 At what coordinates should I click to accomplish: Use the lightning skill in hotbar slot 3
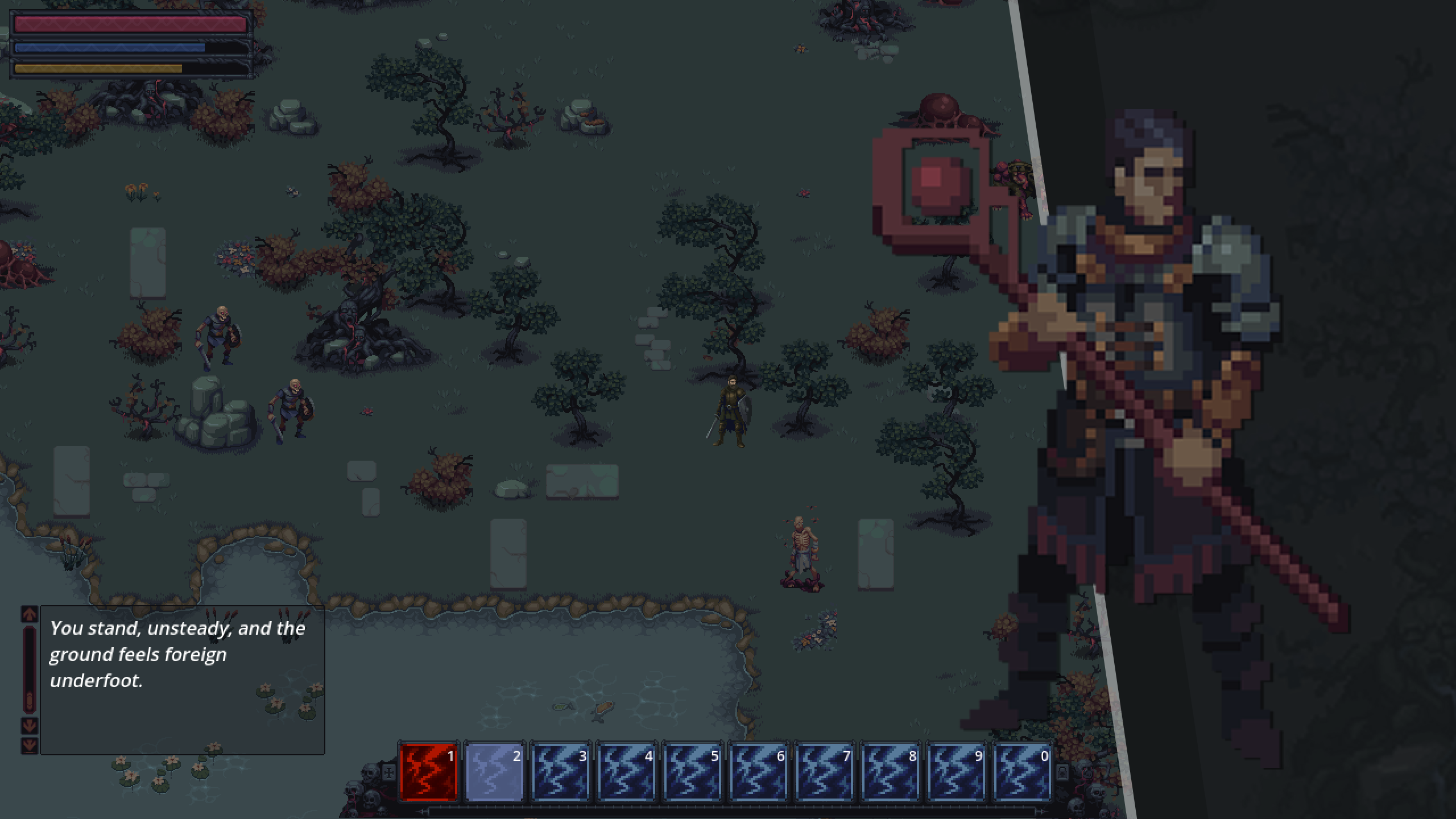[561, 772]
